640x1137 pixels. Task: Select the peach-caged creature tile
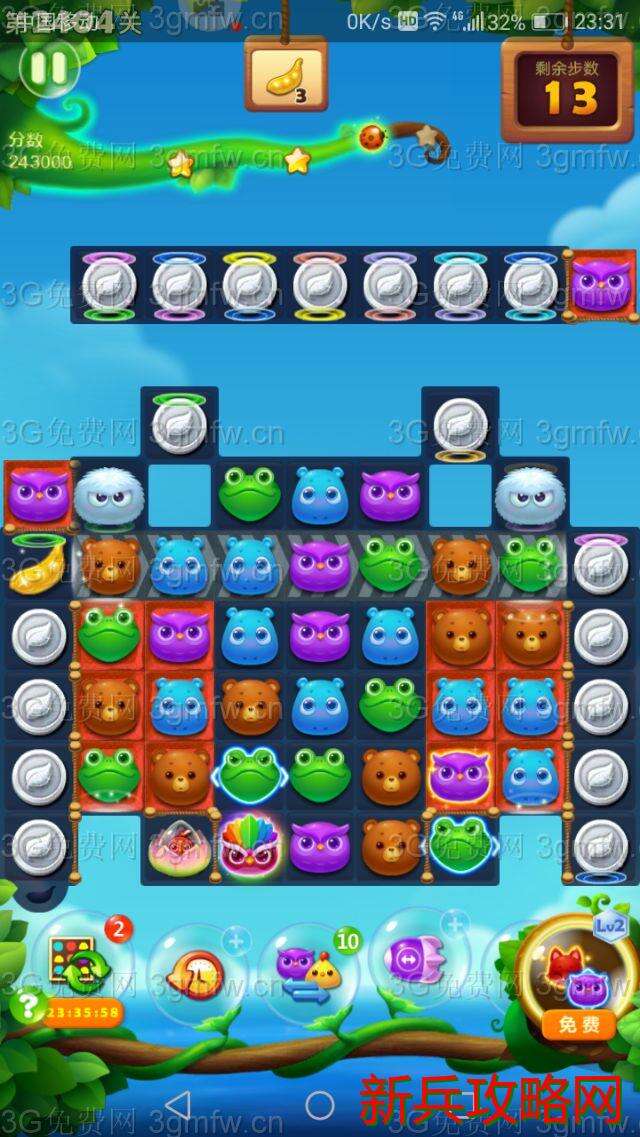click(179, 847)
